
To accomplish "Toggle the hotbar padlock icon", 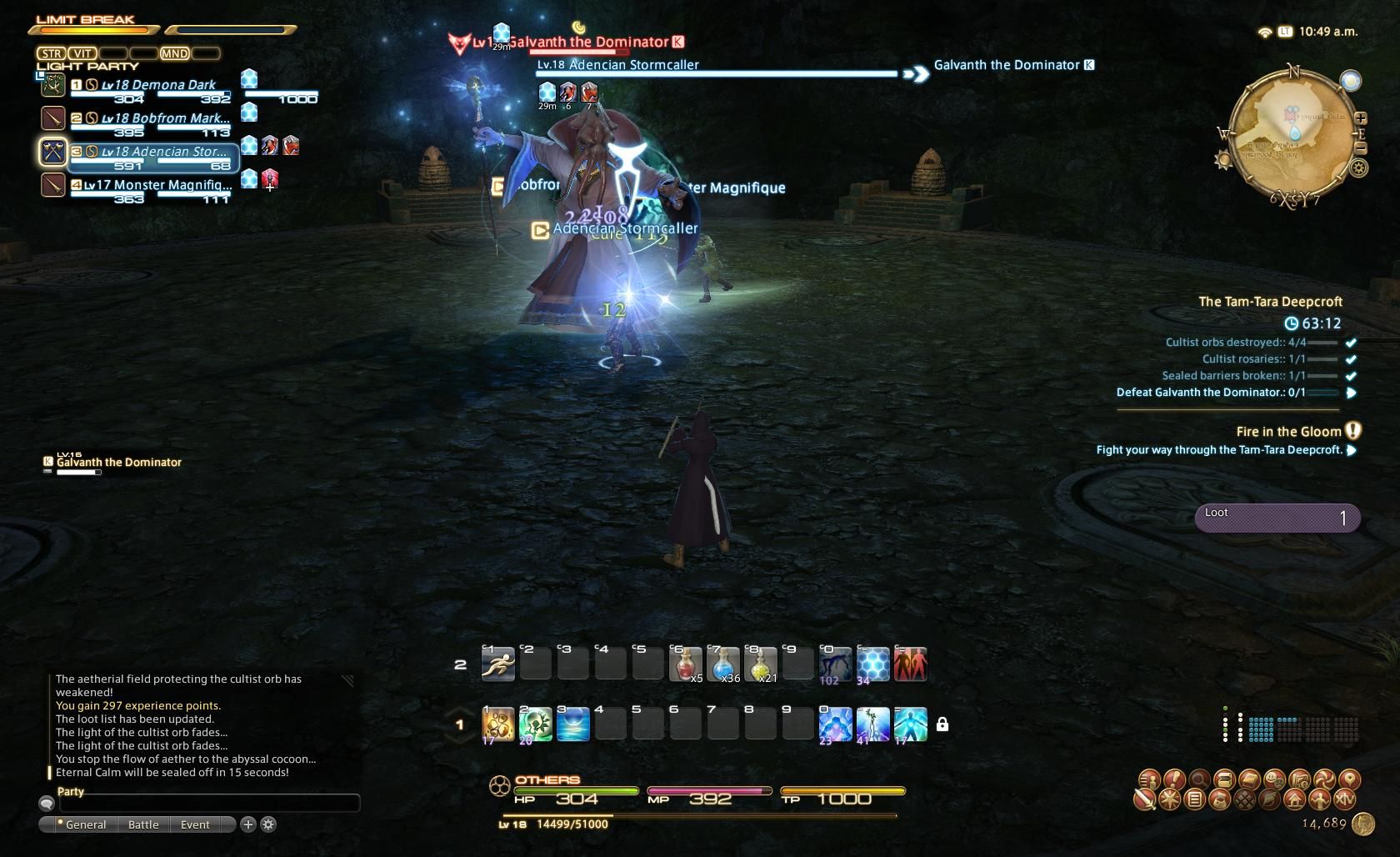I will point(942,724).
